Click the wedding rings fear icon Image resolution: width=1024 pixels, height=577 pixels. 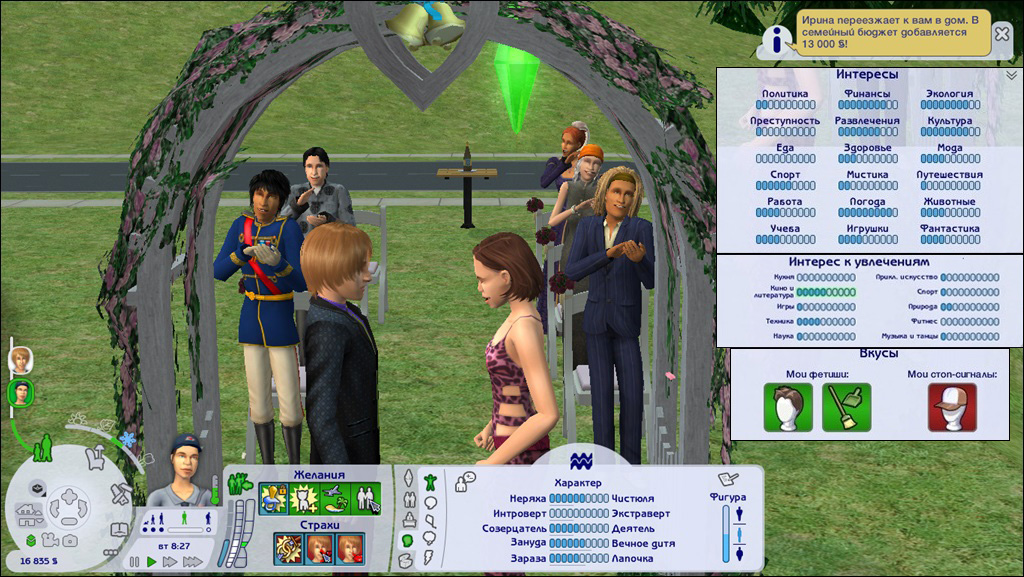(289, 547)
